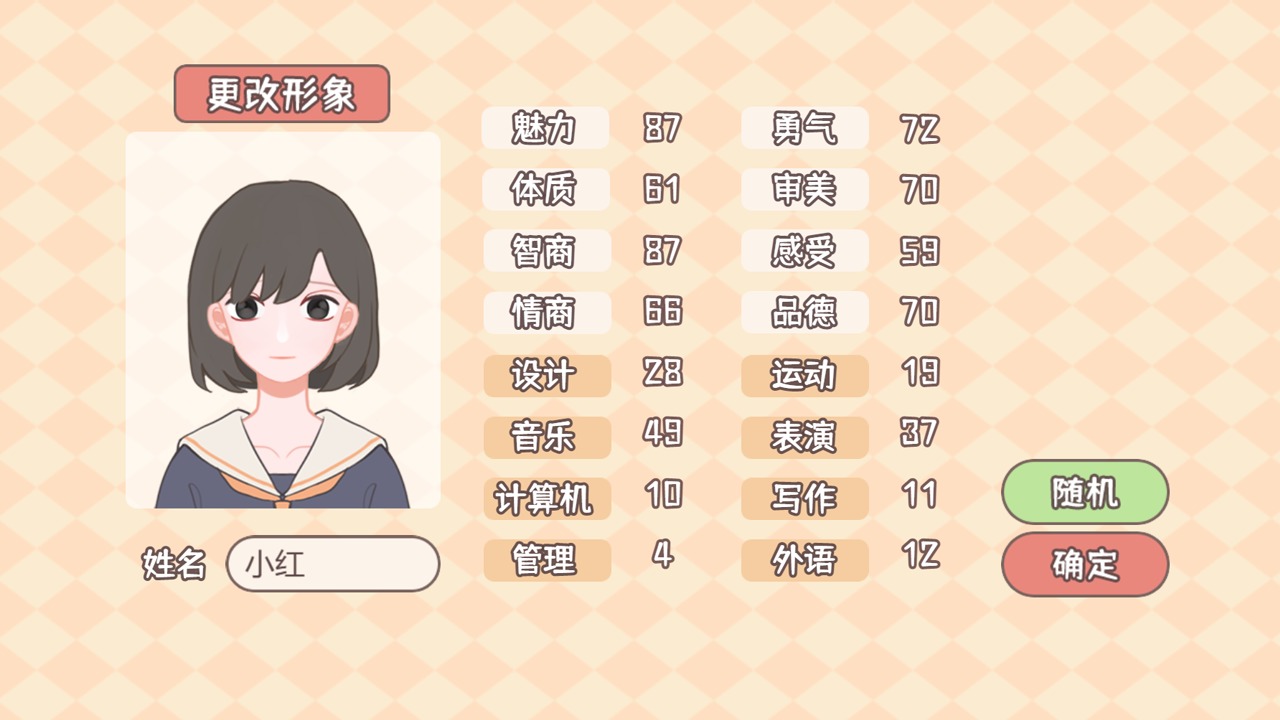The image size is (1280, 720).
Task: Select the 外语 skill label
Action: click(x=804, y=561)
